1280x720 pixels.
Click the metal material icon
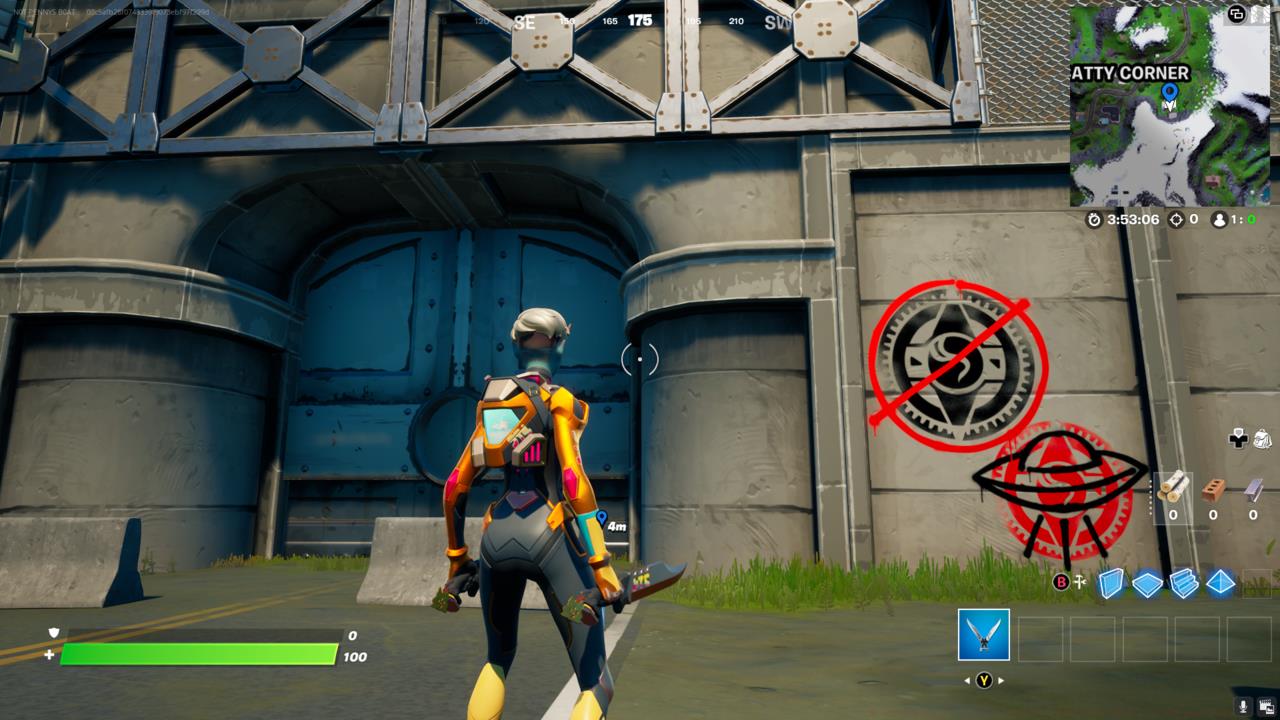(x=1252, y=489)
